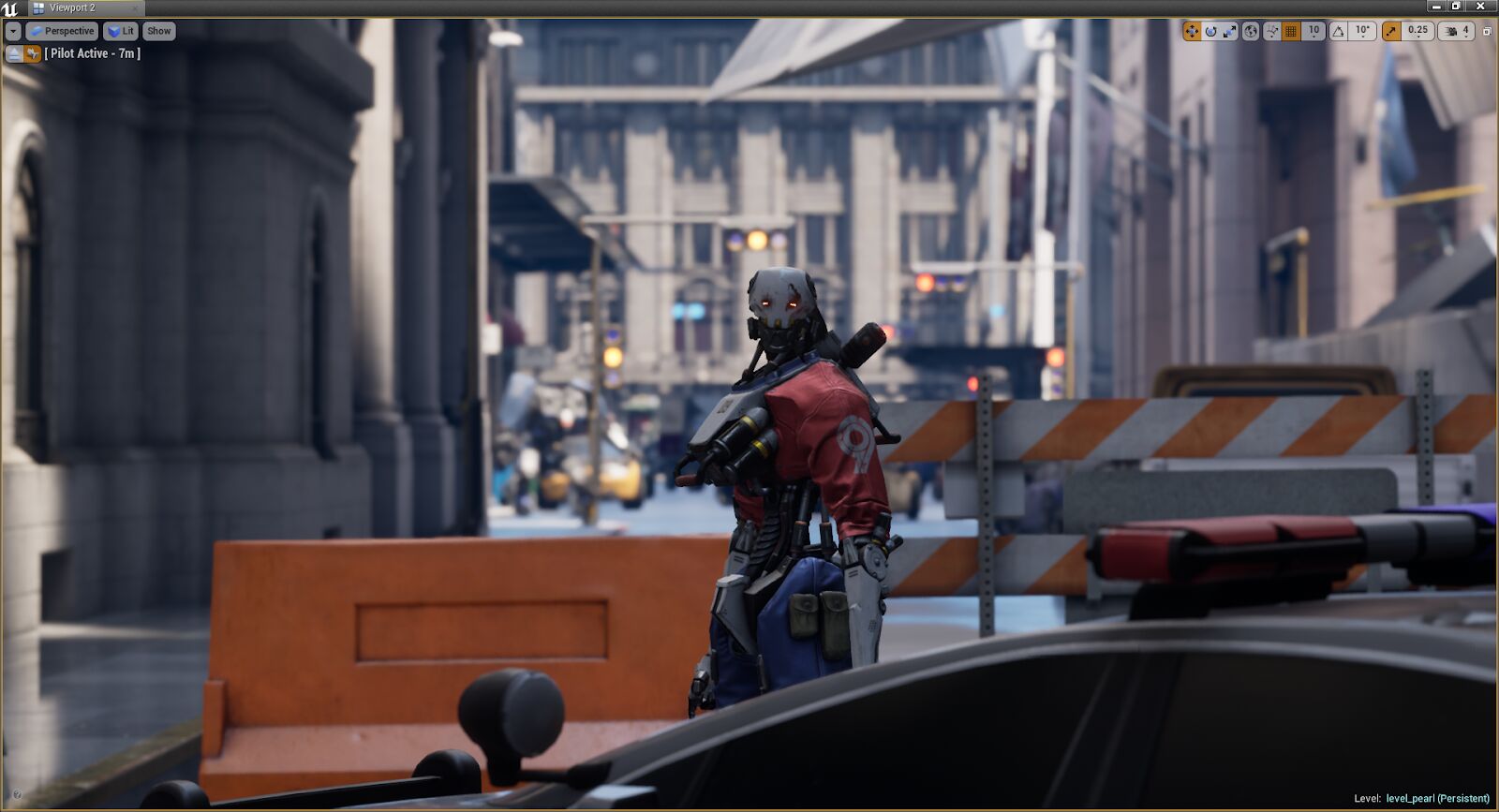The height and width of the screenshot is (812, 1499).
Task: Open the grid snap size dropdown showing 10
Action: click(1313, 31)
